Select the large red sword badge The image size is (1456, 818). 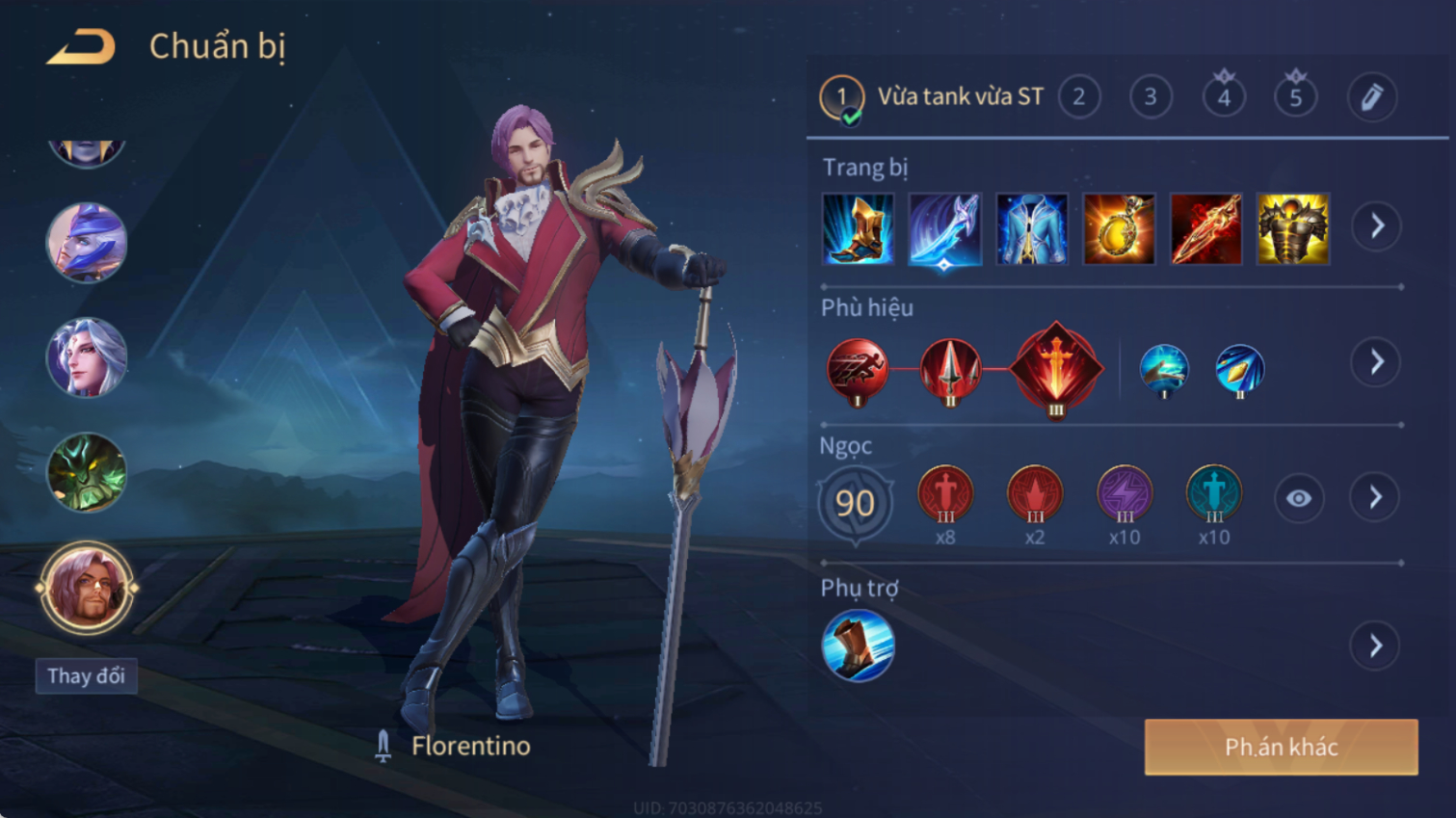pos(1056,369)
